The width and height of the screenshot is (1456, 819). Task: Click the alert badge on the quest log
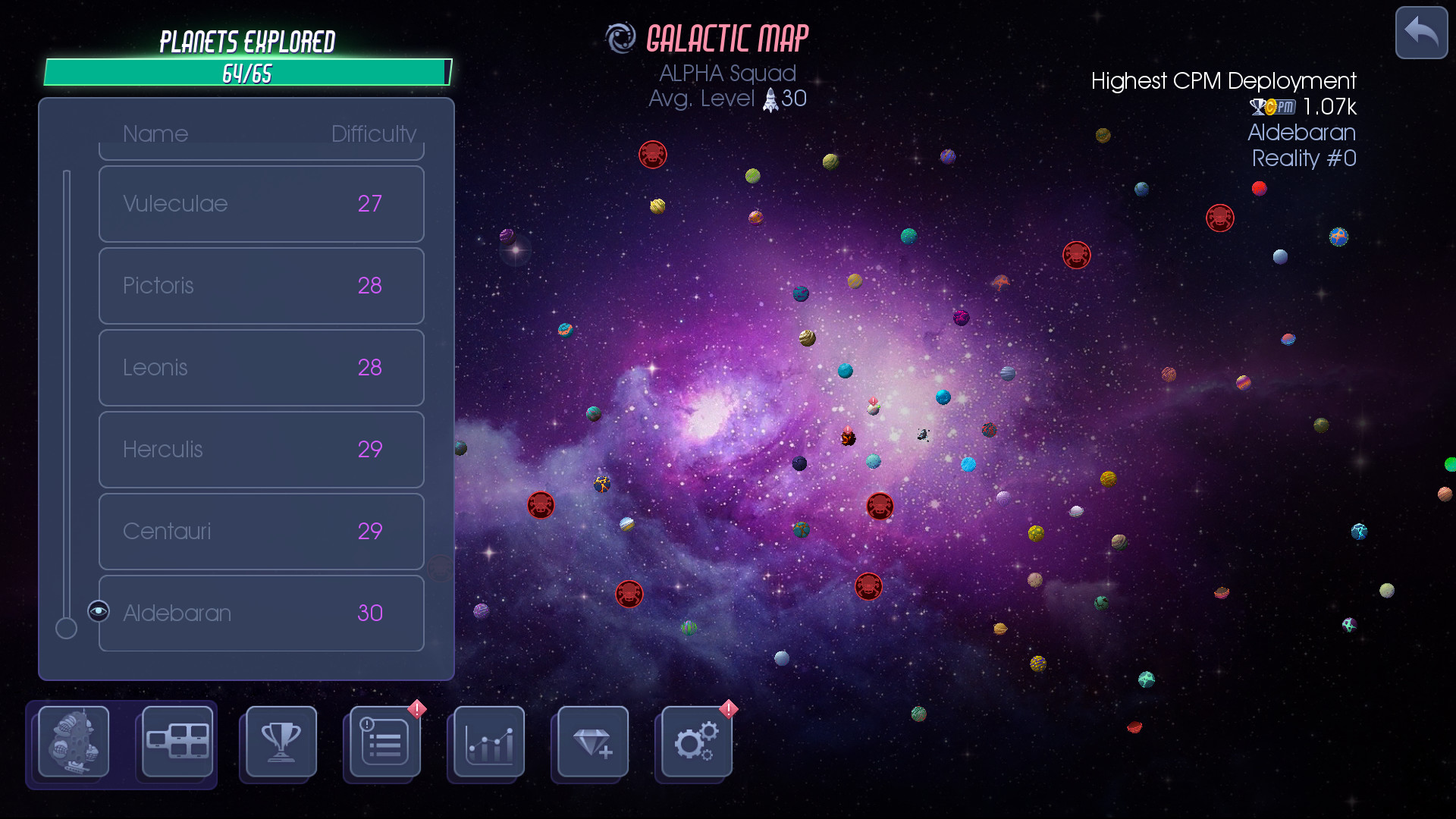coord(416,709)
